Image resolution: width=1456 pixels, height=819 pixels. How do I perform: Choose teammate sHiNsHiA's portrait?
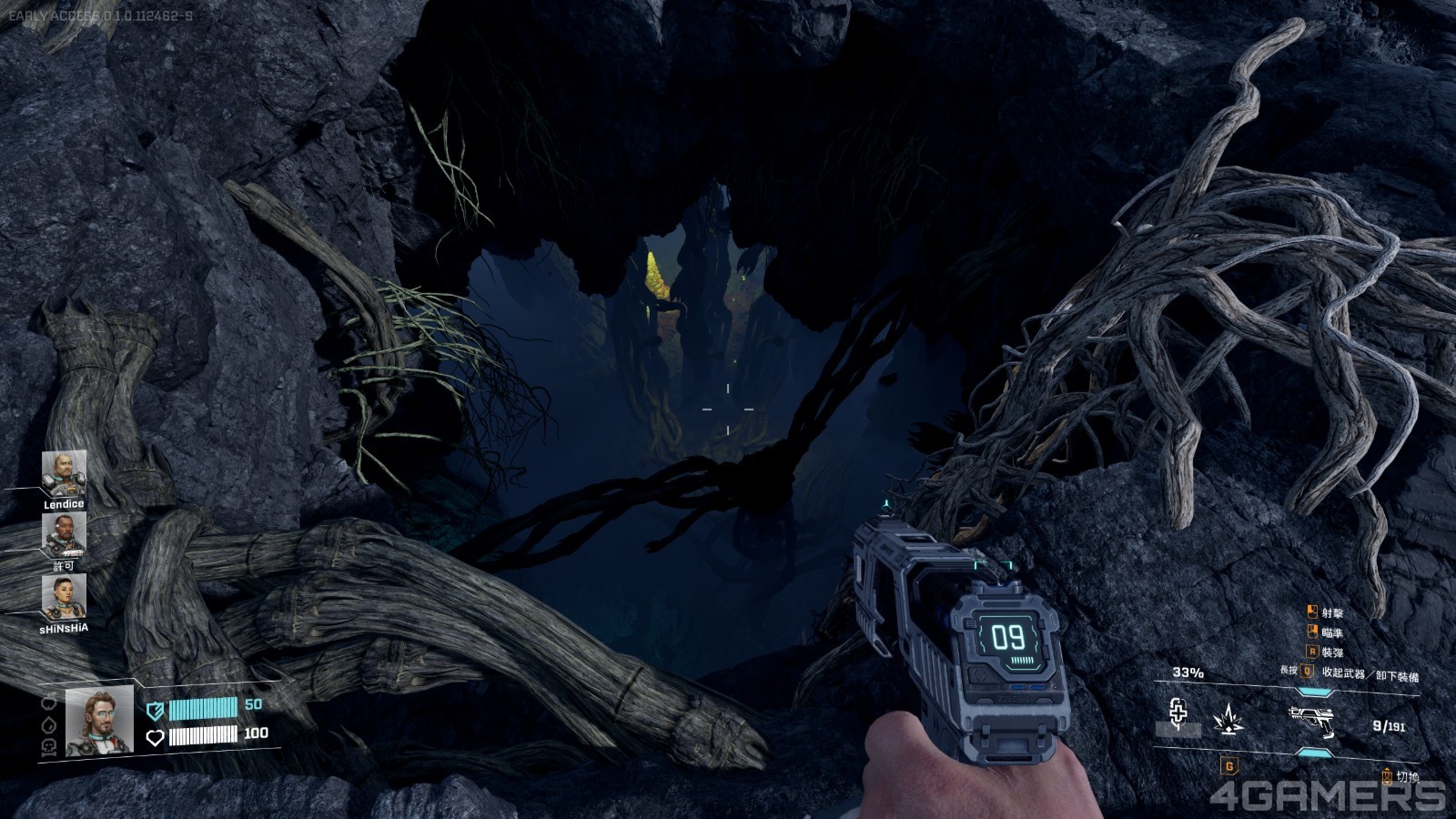tap(64, 597)
